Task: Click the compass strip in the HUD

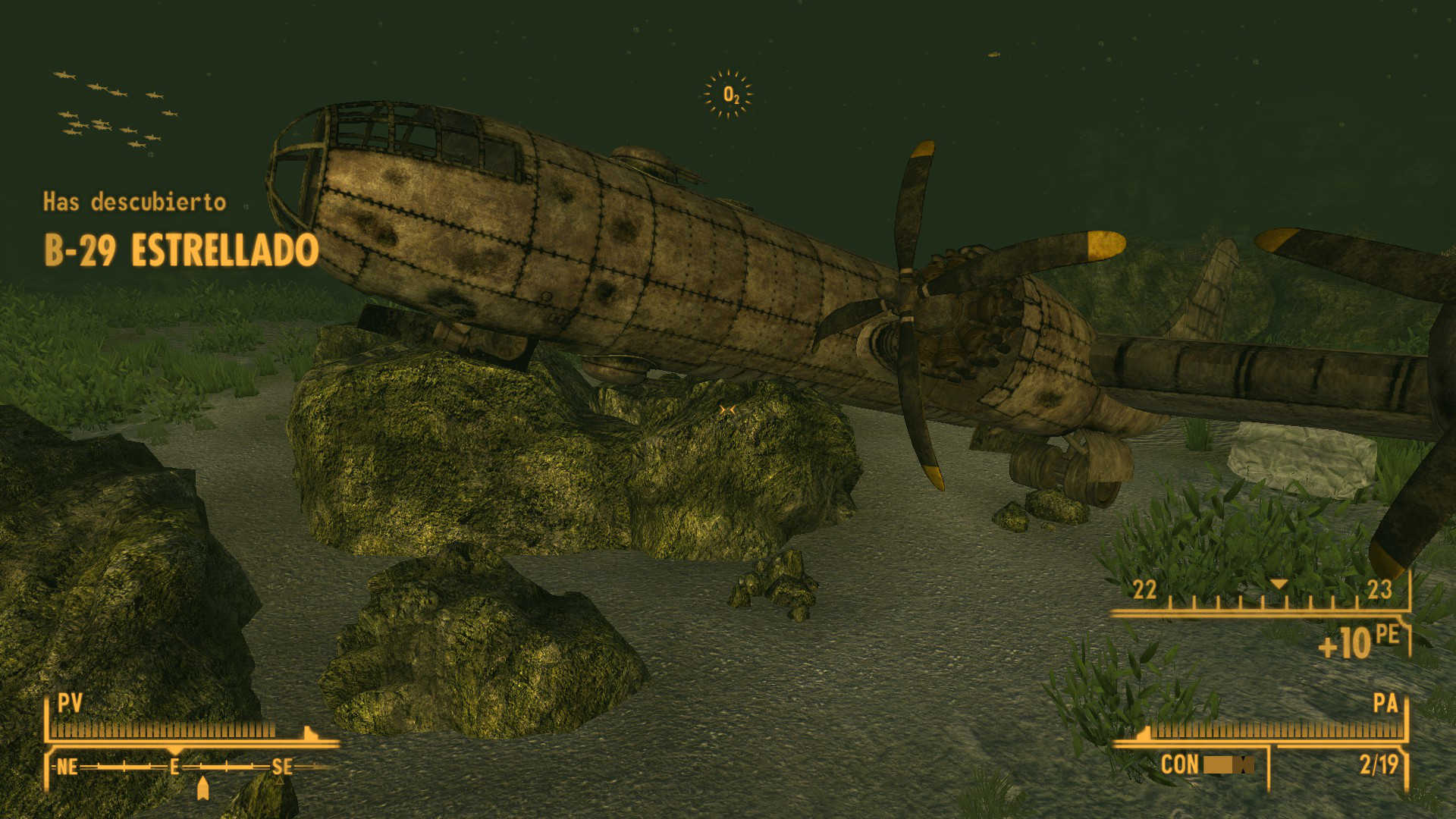Action: tap(190, 767)
